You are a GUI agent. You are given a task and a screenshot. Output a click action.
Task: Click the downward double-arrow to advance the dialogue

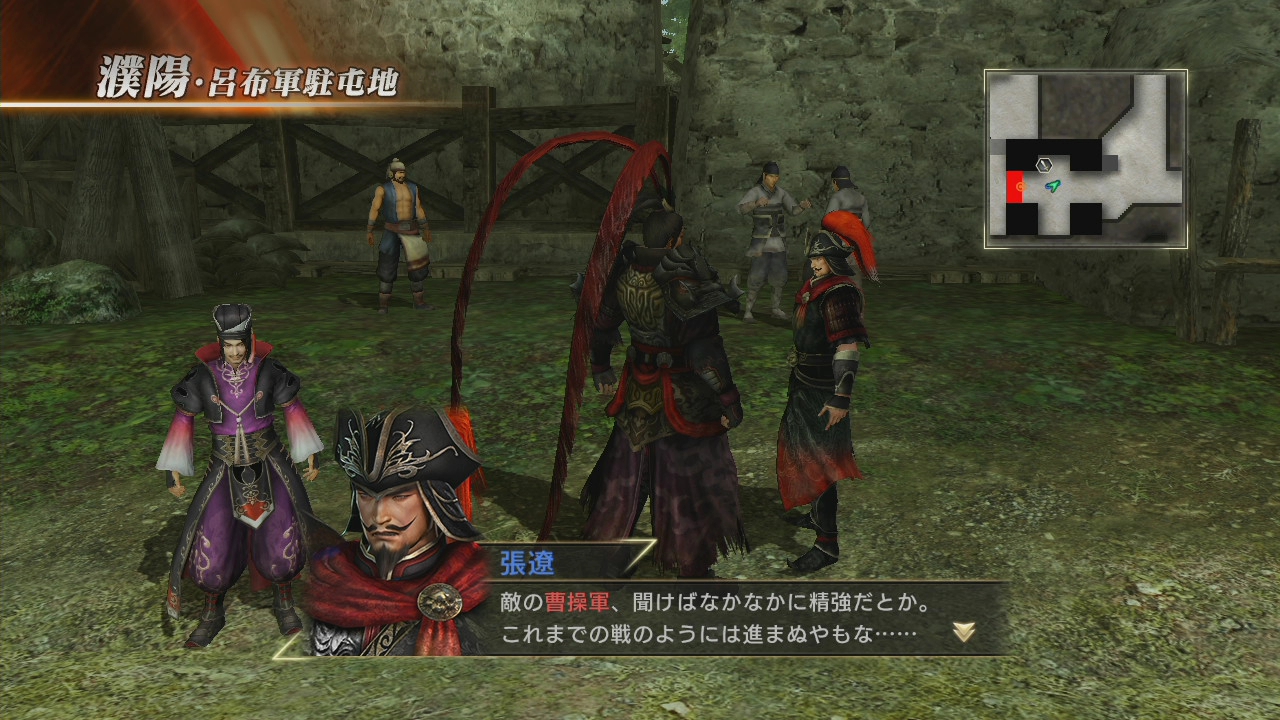pyautogui.click(x=961, y=631)
